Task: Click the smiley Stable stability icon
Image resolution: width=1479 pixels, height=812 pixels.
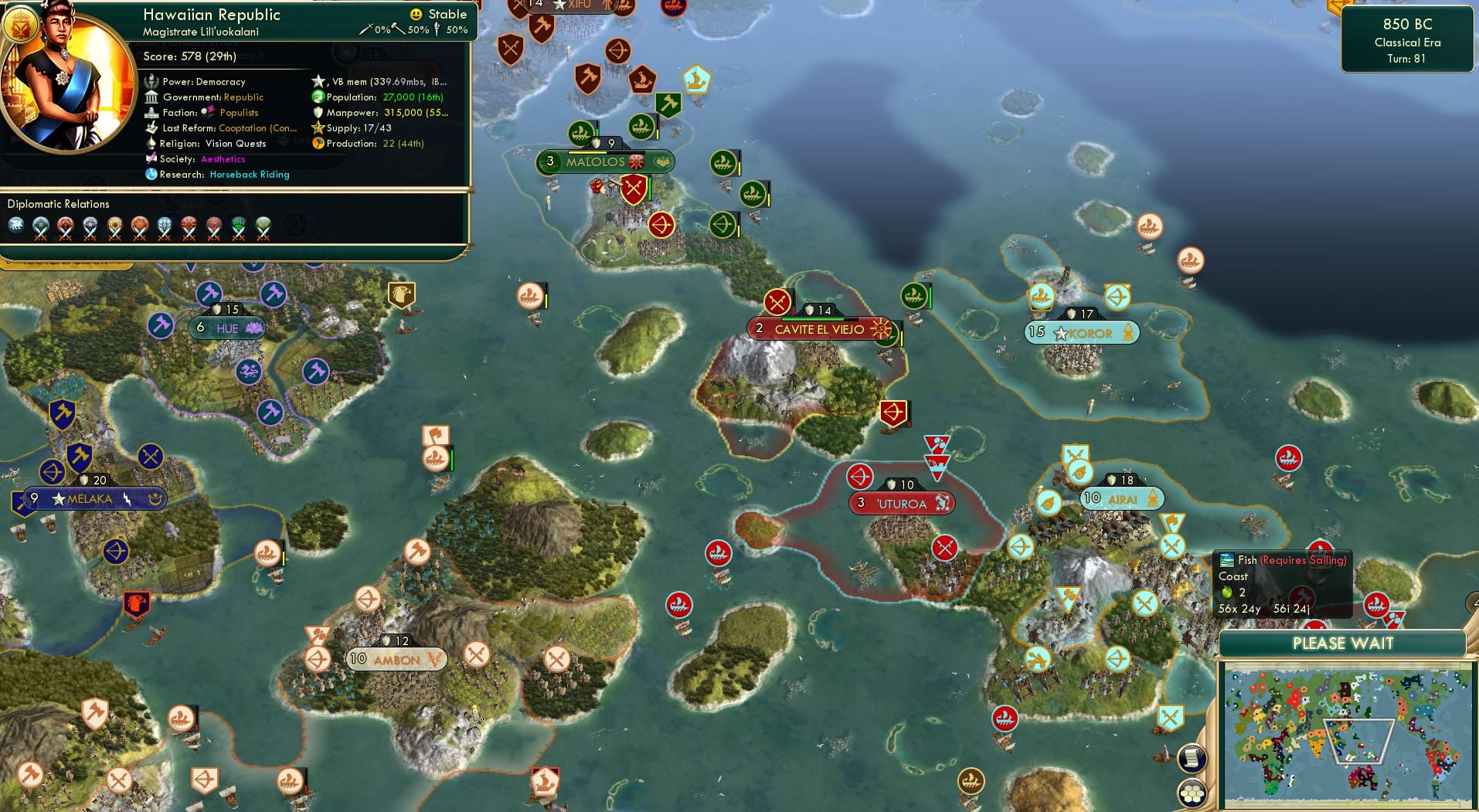Action: [416, 14]
